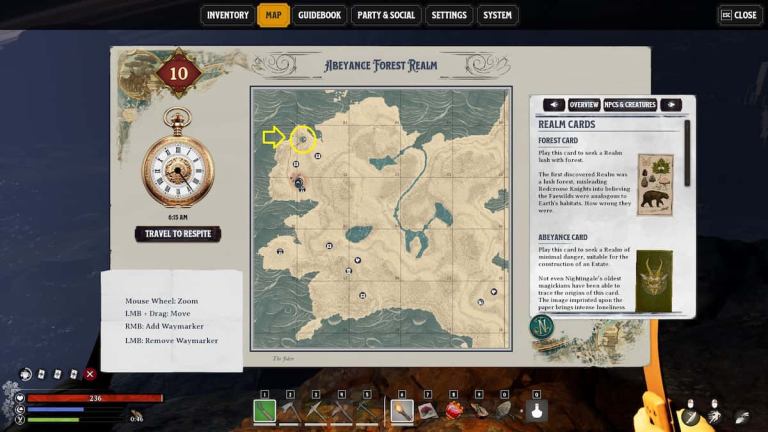Click the red X realm card icon

coord(90,374)
